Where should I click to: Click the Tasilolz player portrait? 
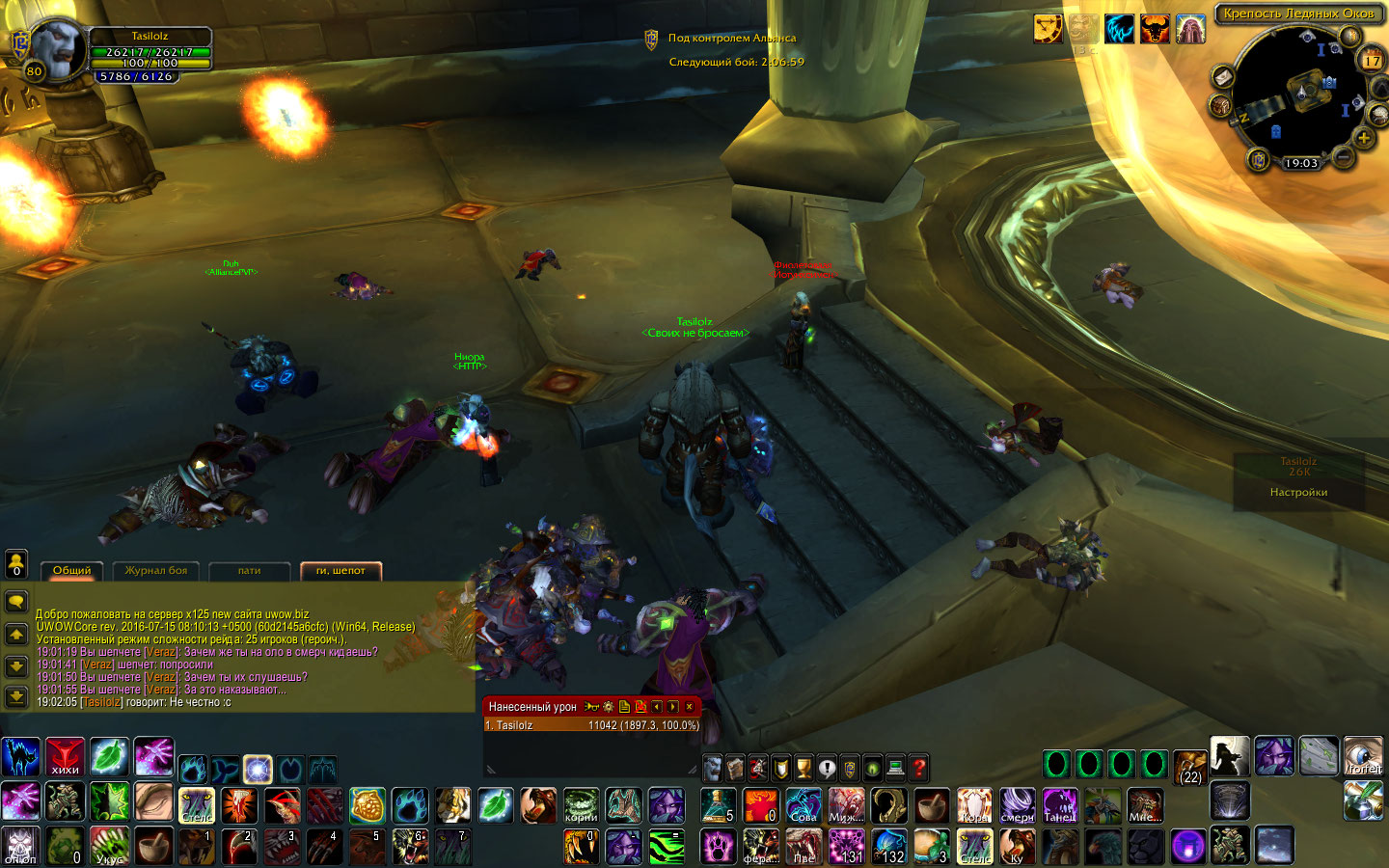[58, 50]
